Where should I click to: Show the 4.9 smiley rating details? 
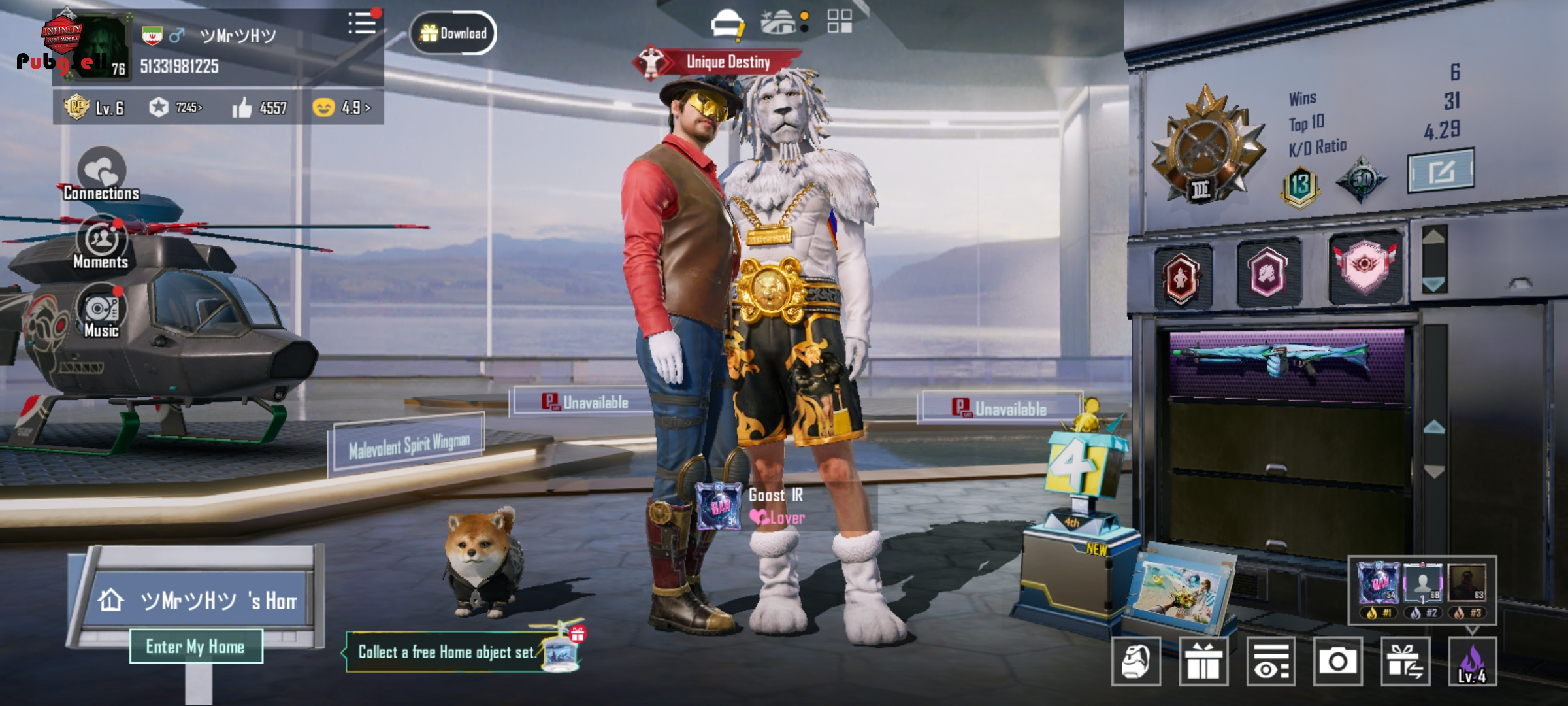click(342, 107)
